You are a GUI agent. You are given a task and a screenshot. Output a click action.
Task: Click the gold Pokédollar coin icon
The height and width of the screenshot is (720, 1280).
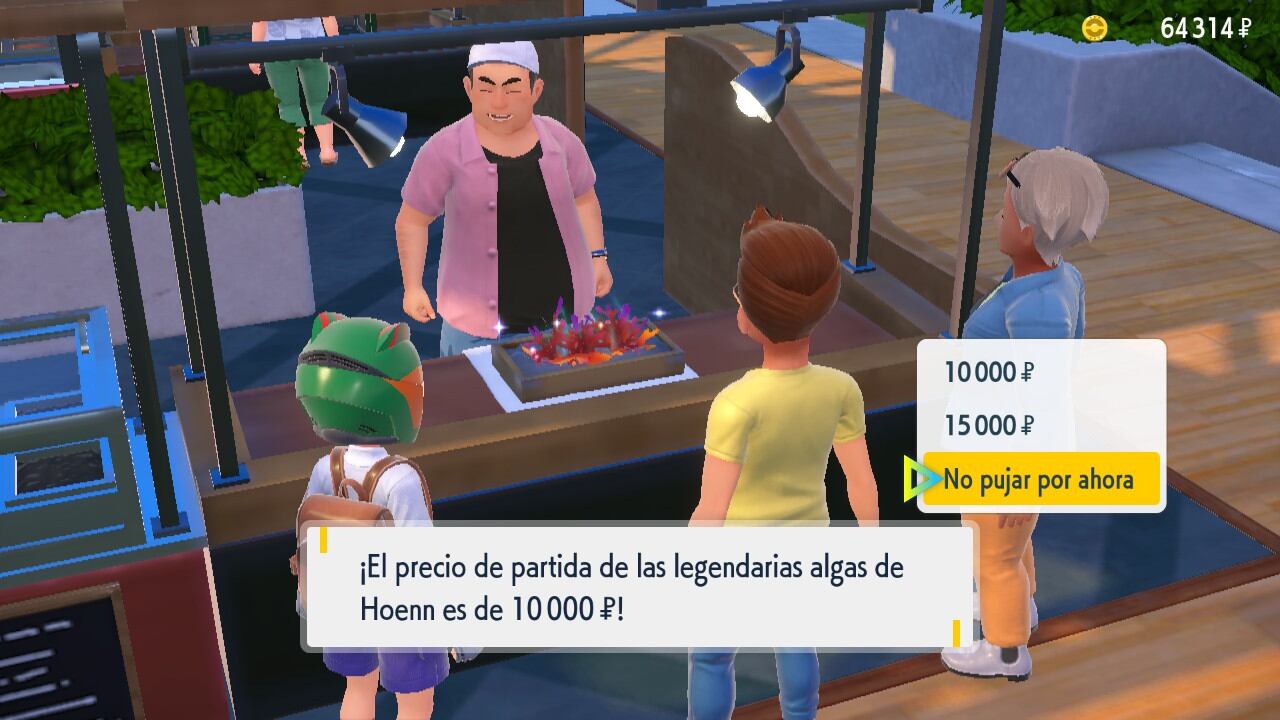click(x=1097, y=28)
